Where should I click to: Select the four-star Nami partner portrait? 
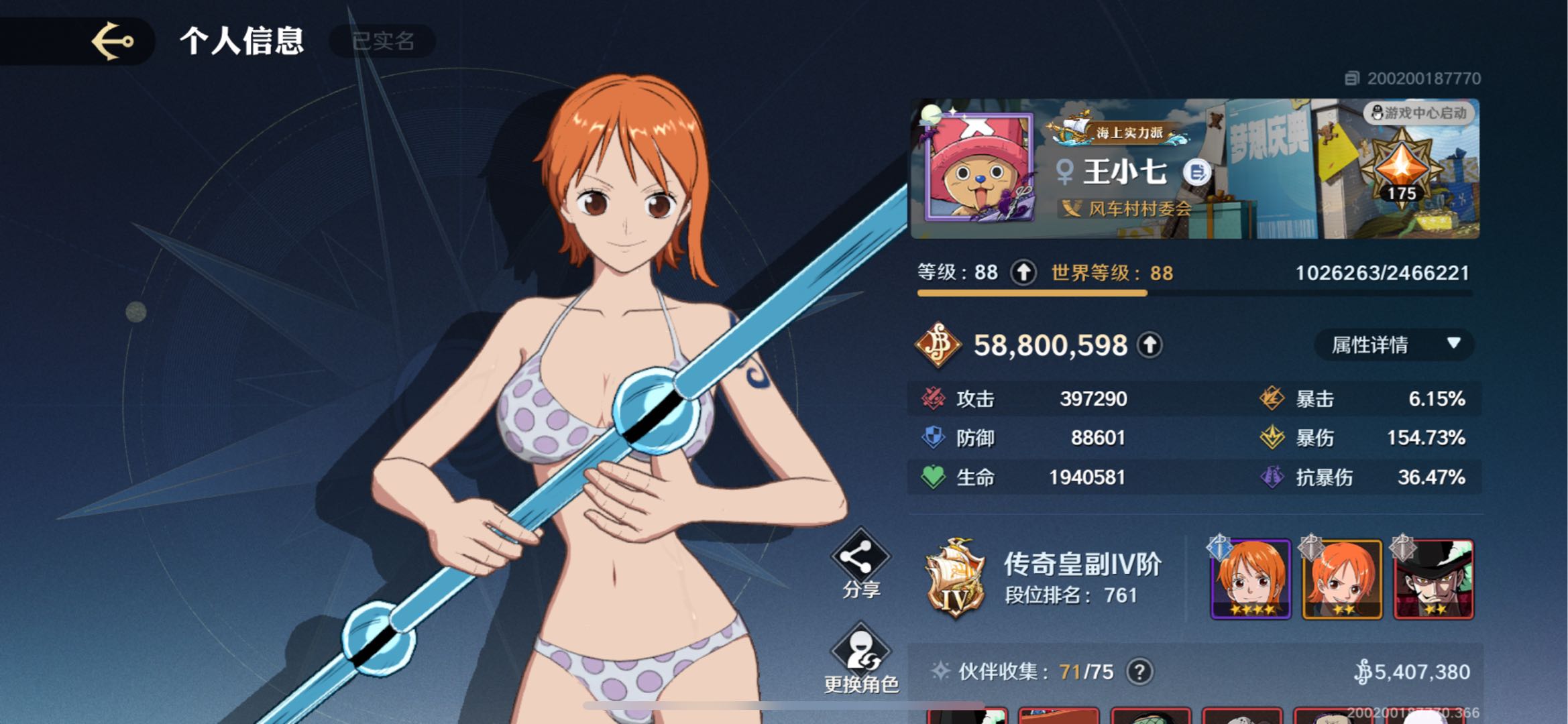point(1251,579)
